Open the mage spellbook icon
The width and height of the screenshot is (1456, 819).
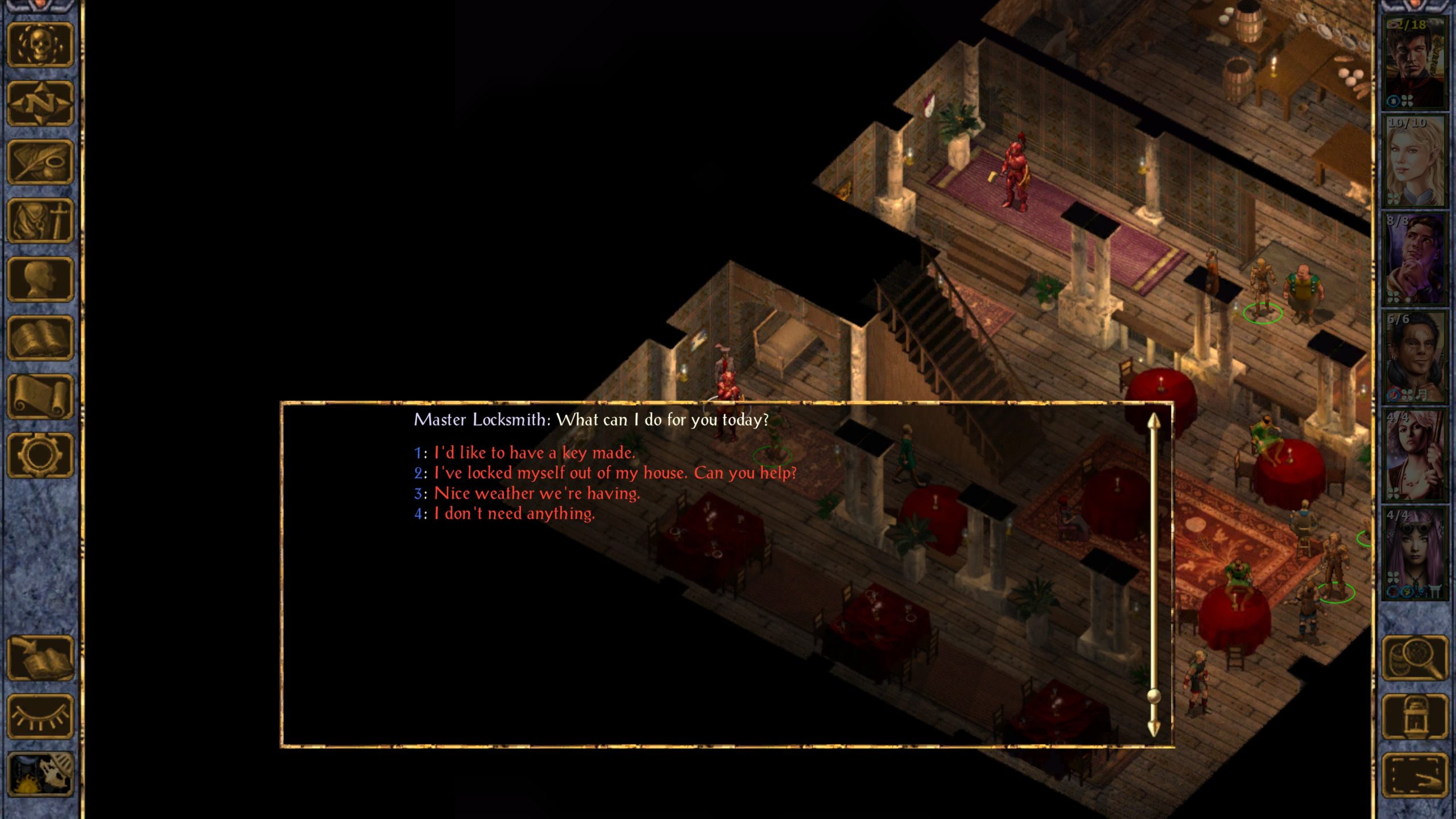pos(40,338)
